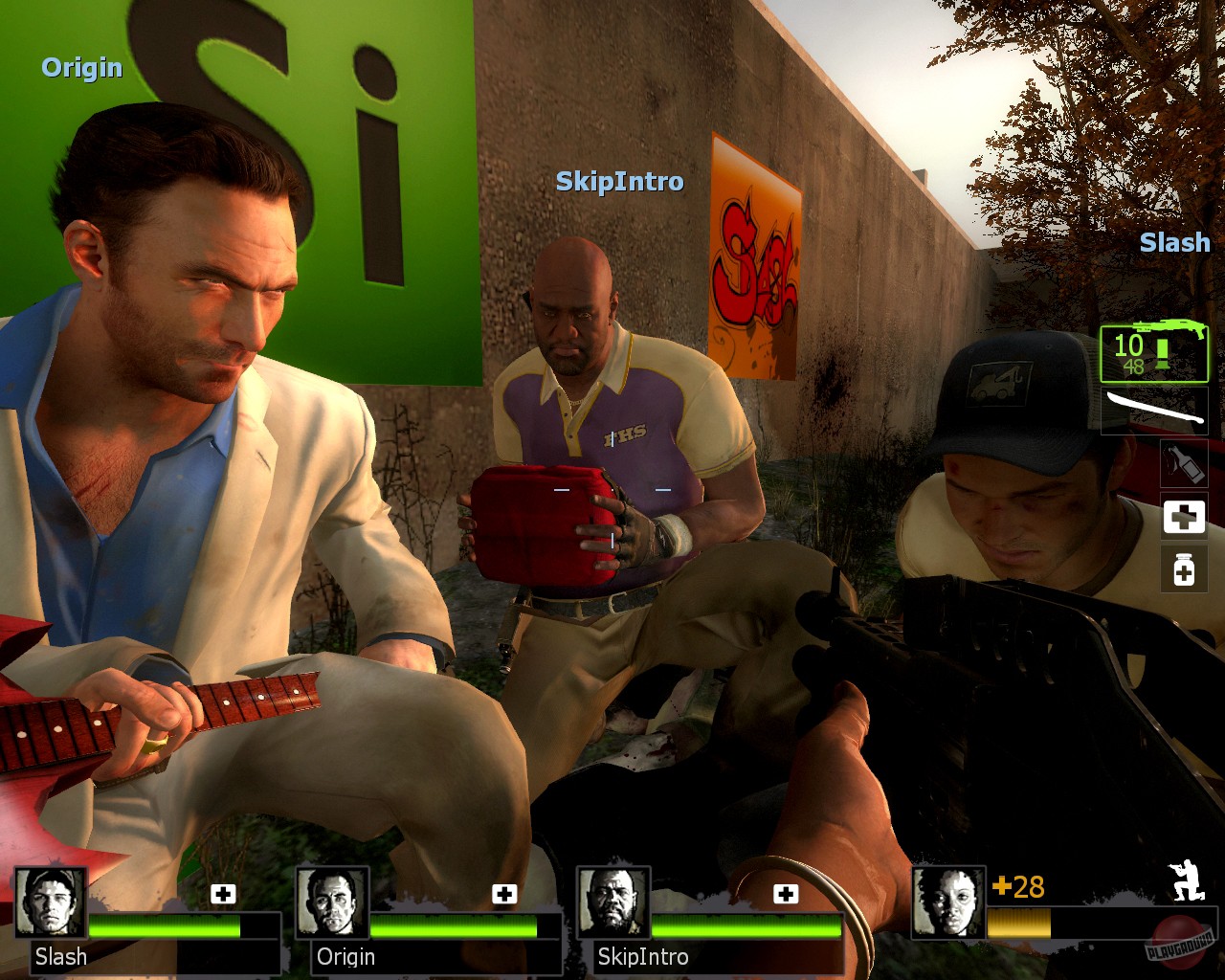Click the medkit cross icon beside Slash's portrait
The width and height of the screenshot is (1225, 980).
pos(224,895)
